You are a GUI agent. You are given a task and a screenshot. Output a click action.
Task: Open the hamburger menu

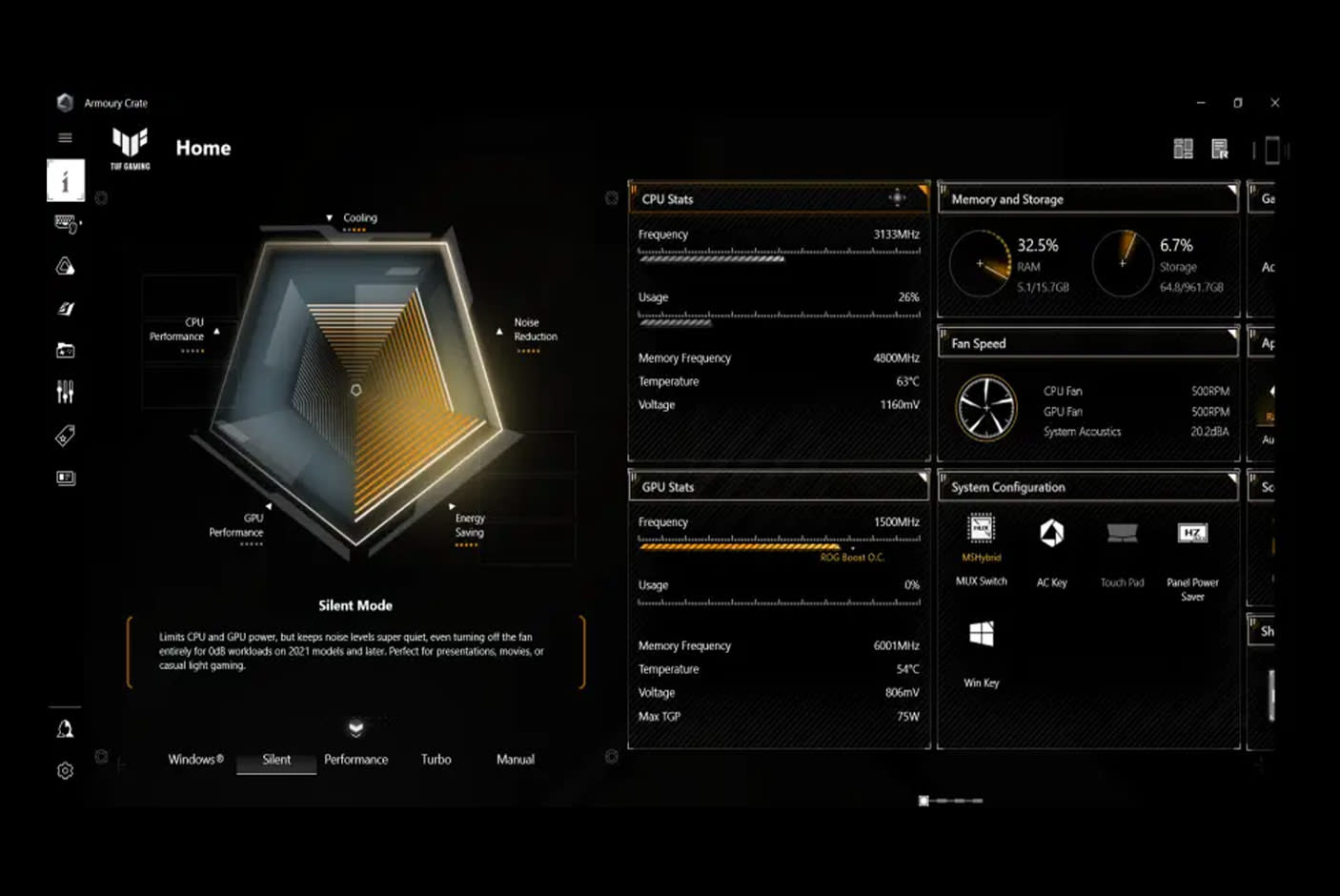(65, 137)
